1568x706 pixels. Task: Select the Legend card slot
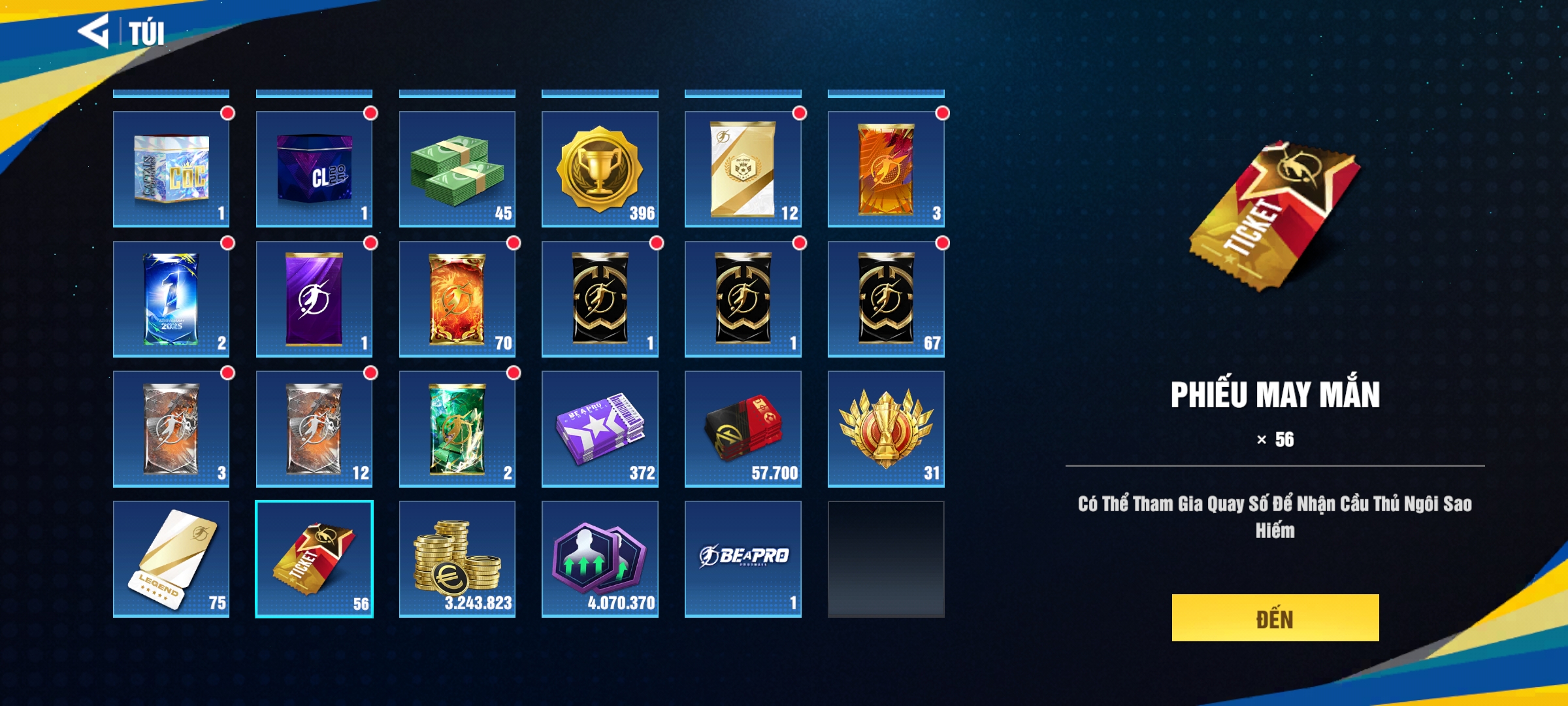point(171,559)
